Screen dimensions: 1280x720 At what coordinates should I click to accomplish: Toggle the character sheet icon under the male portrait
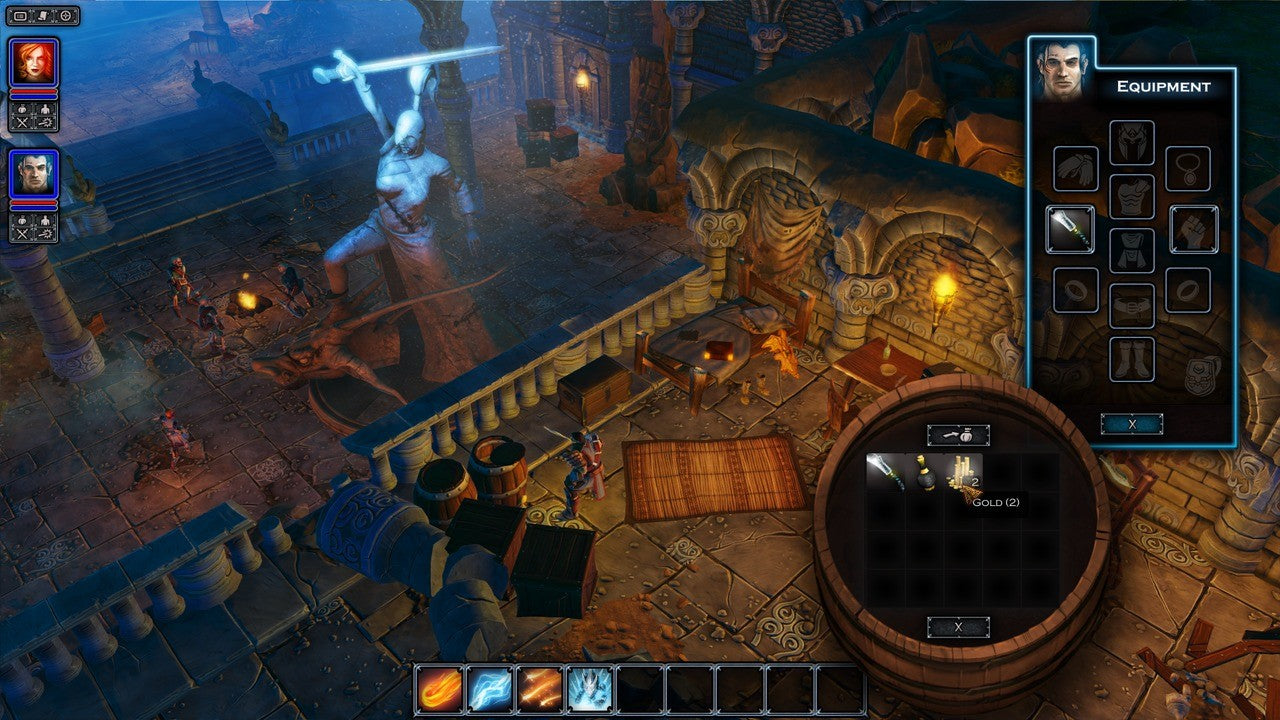click(47, 221)
